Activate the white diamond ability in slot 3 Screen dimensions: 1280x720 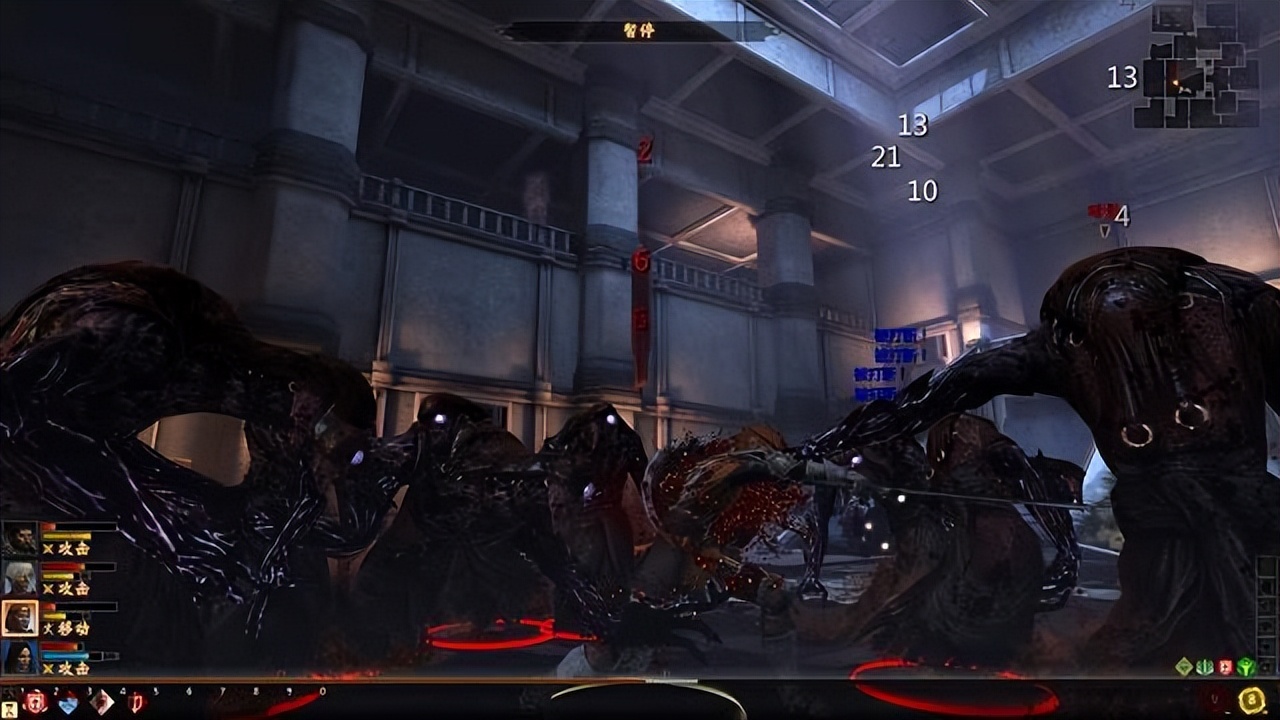[102, 703]
